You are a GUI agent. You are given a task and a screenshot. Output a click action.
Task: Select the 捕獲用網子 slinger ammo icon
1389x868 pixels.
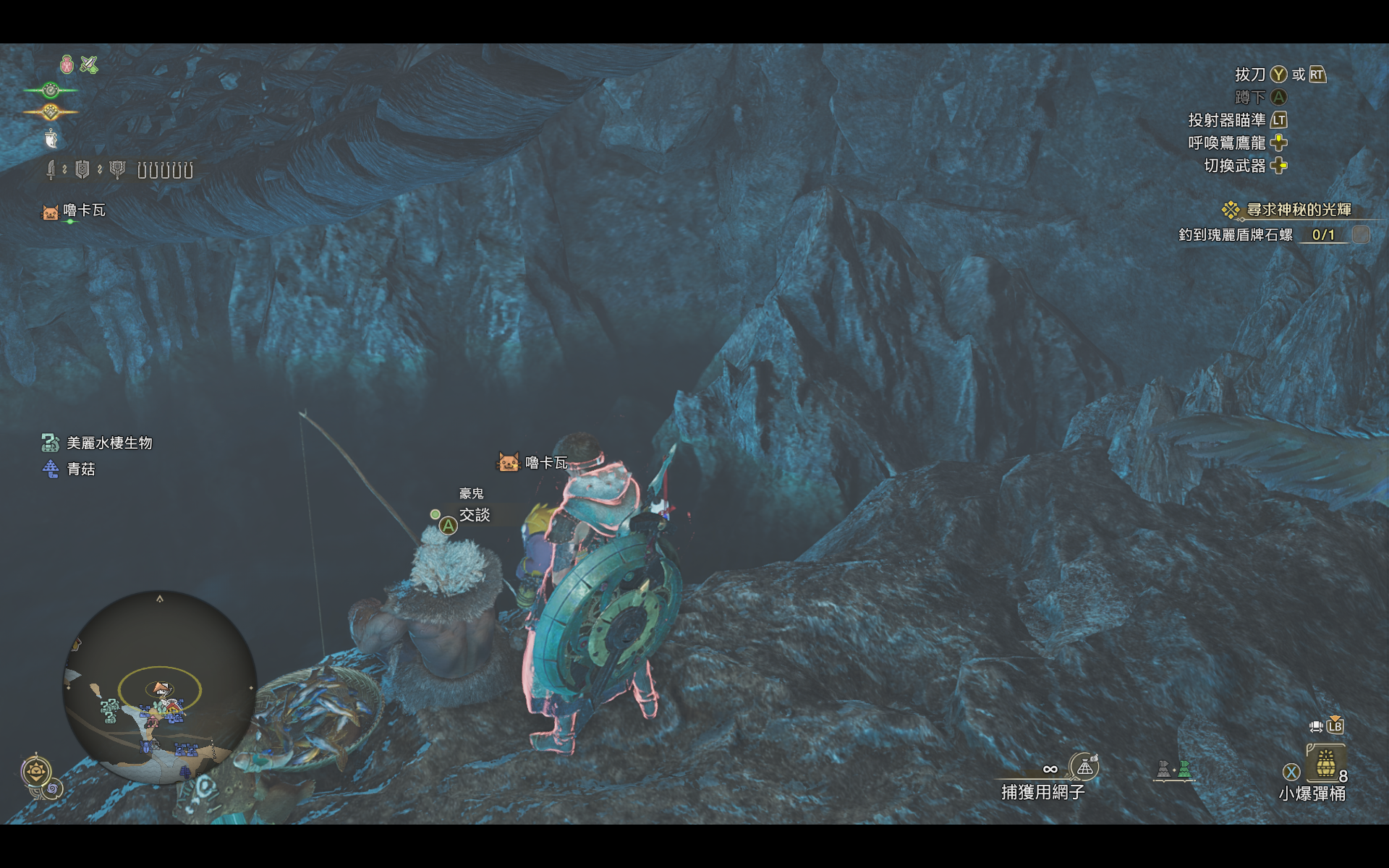(x=1084, y=767)
